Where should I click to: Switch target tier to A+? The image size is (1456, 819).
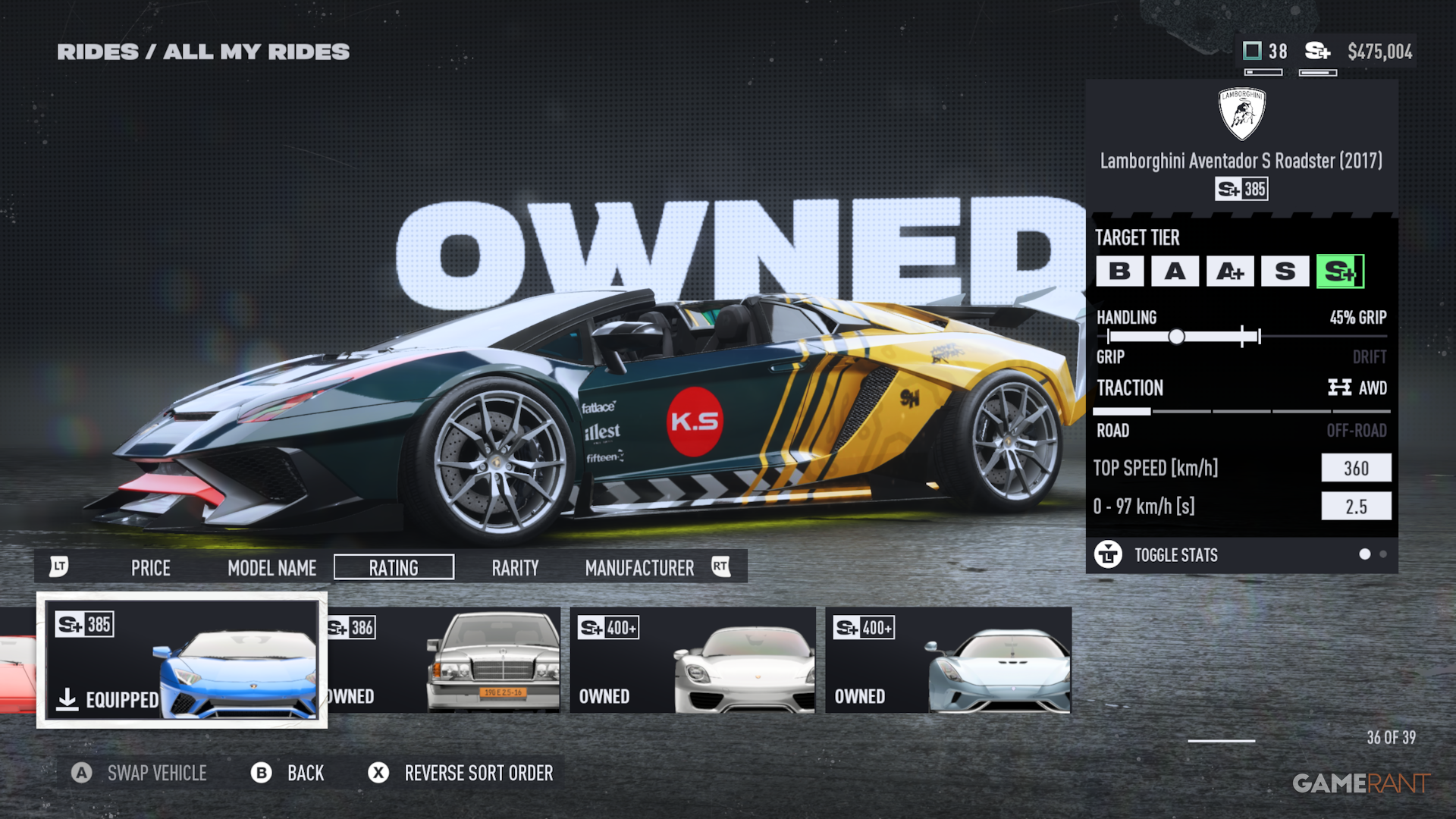pyautogui.click(x=1229, y=271)
